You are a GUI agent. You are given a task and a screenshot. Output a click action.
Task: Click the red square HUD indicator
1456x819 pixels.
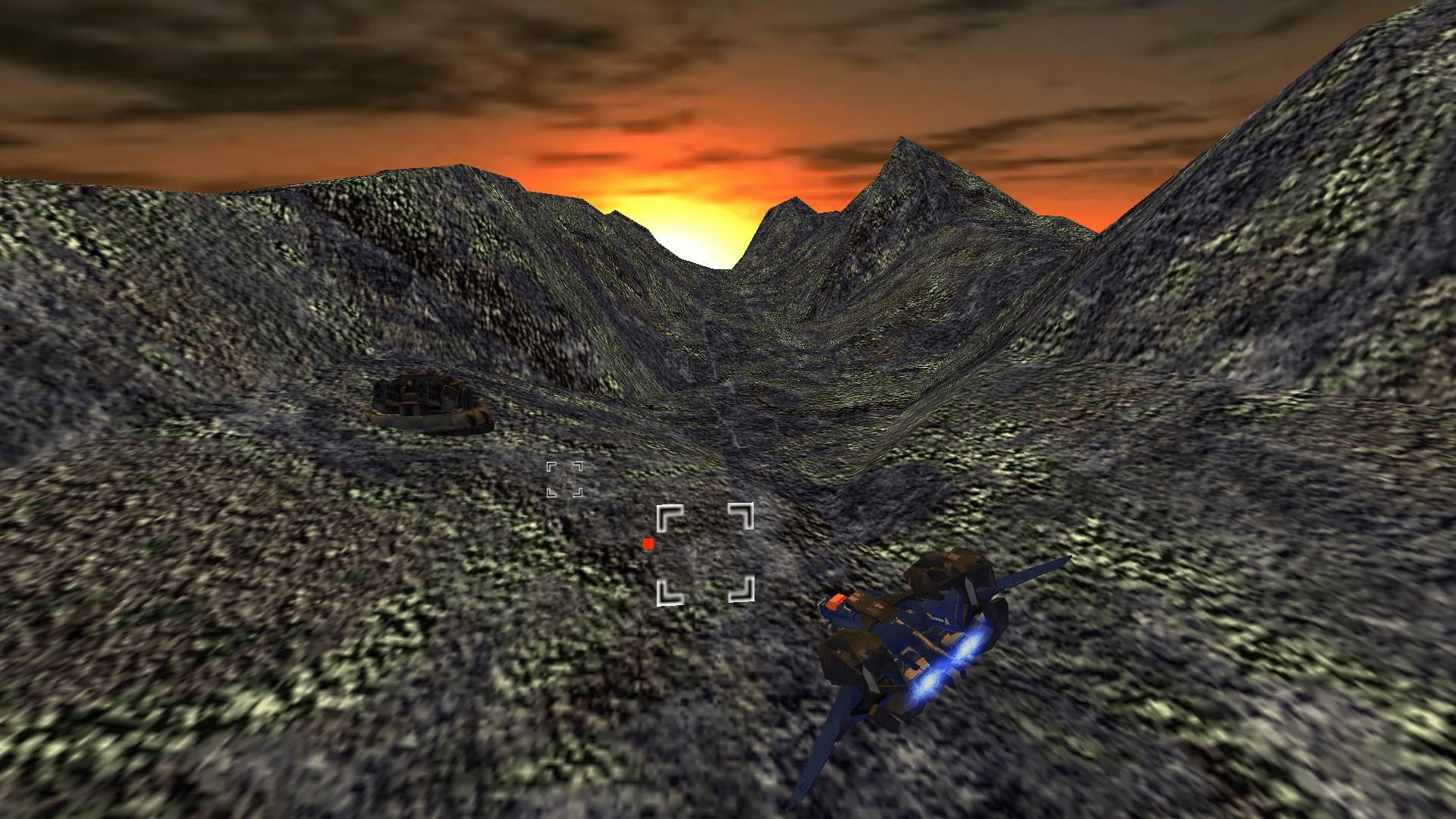point(648,543)
